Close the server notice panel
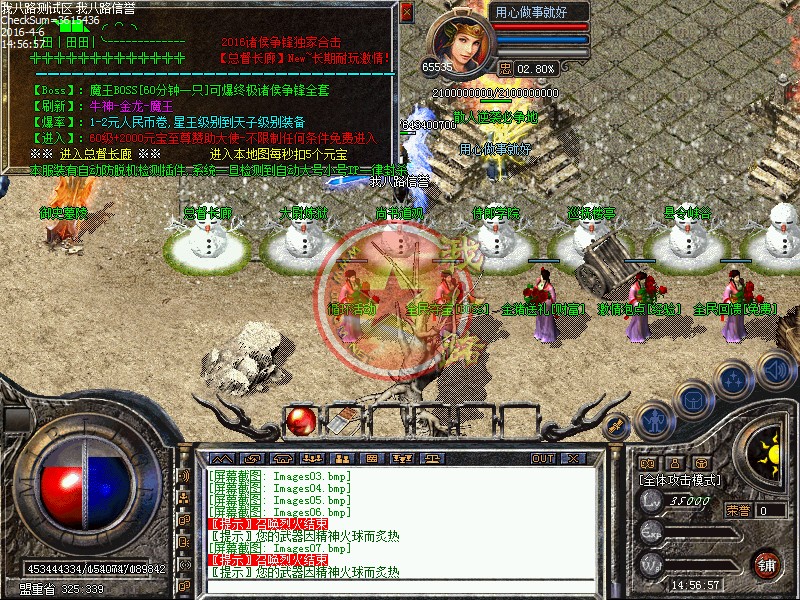 point(406,13)
